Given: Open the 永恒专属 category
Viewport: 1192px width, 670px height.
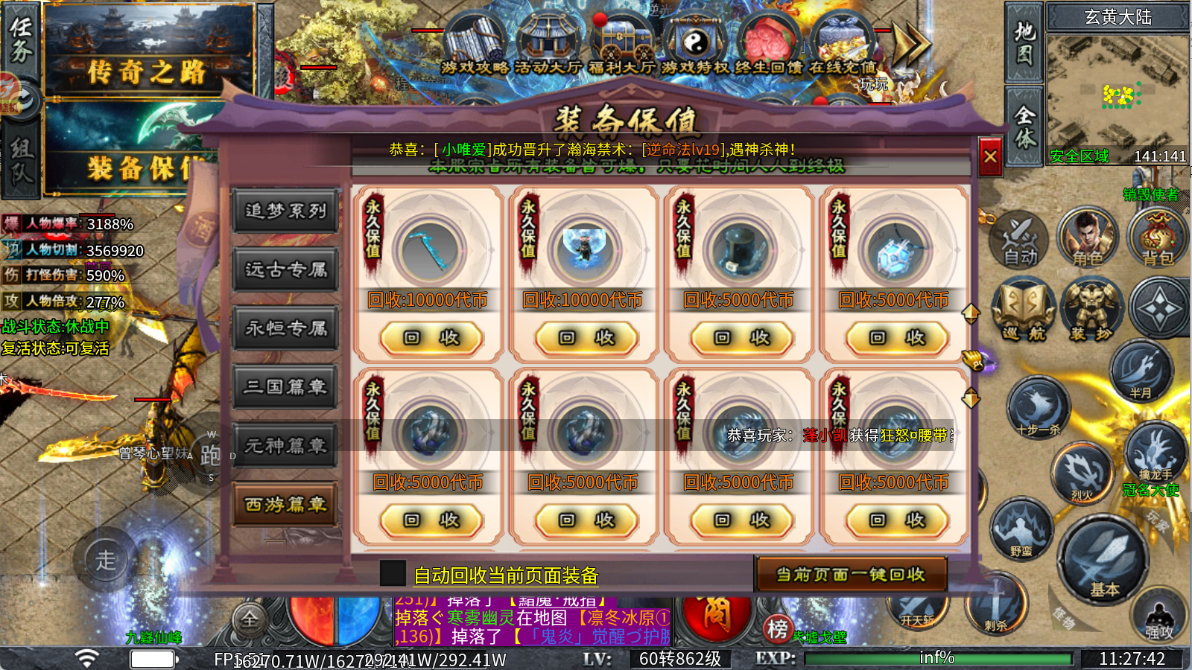Looking at the screenshot, I should coord(285,327).
